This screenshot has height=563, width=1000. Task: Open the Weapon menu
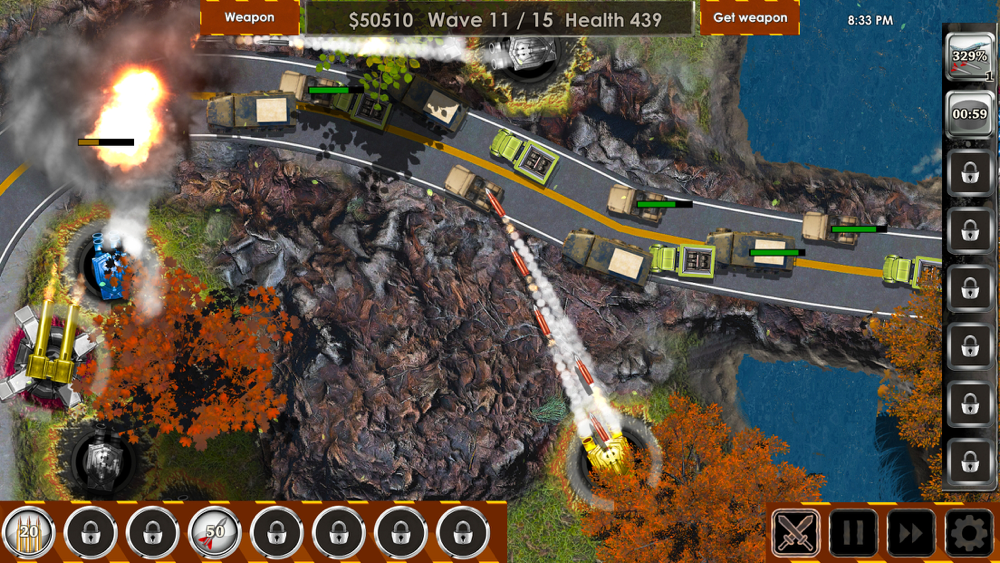[249, 17]
